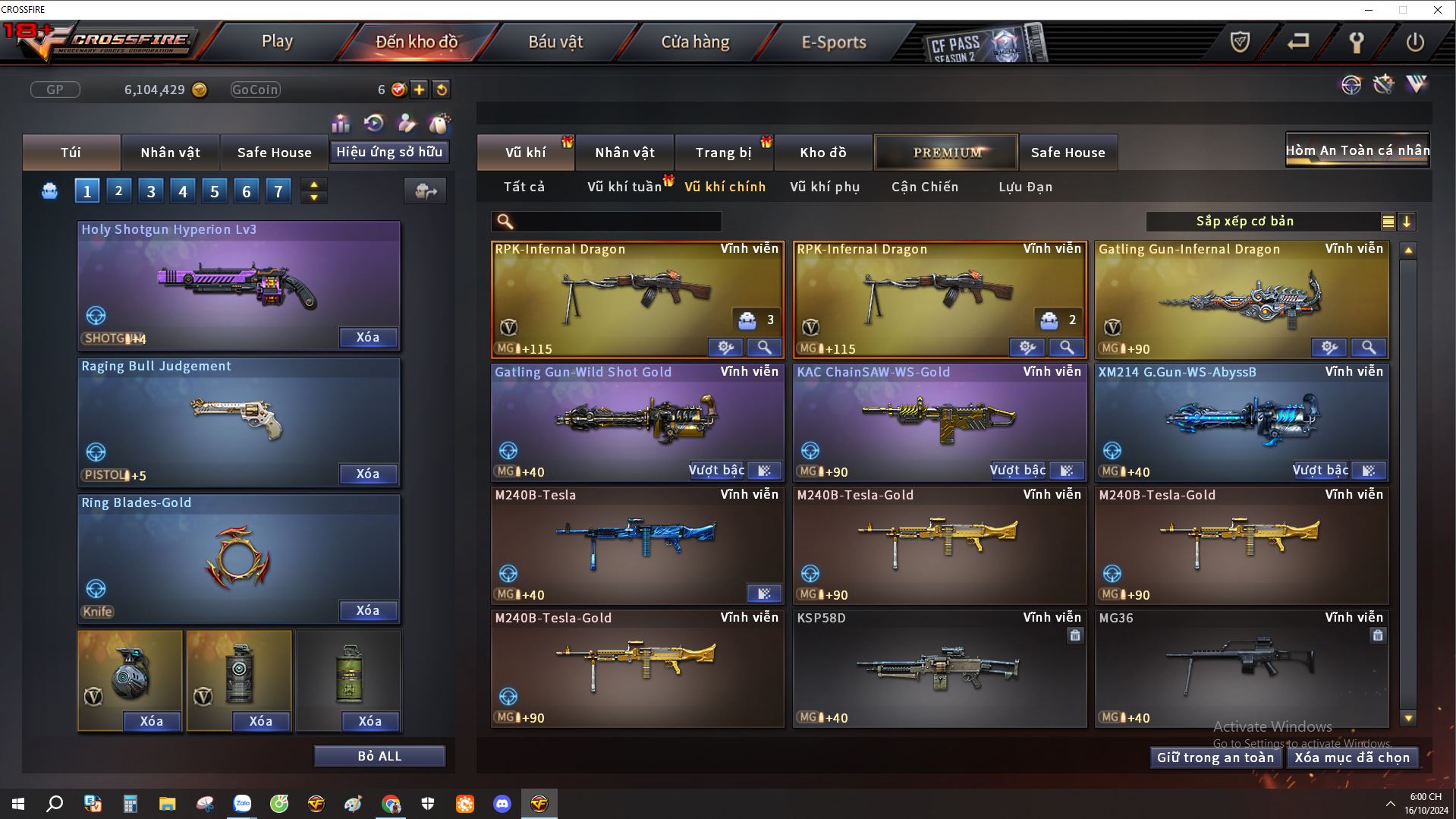
Task: Remove the Raging Bull Judgement with Xóa
Action: coord(367,474)
